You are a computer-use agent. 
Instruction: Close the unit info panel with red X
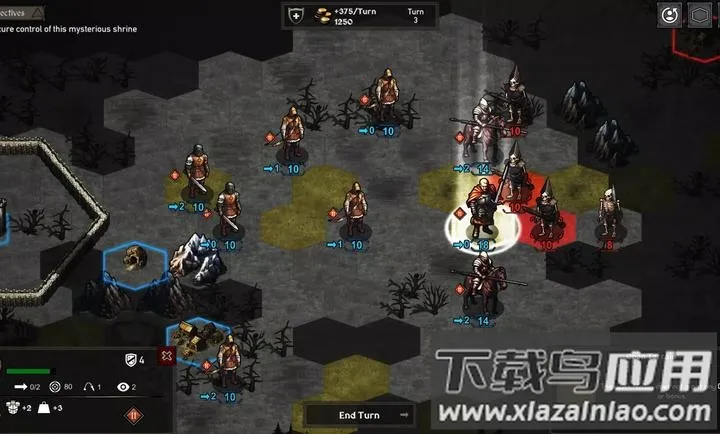pyautogui.click(x=166, y=357)
